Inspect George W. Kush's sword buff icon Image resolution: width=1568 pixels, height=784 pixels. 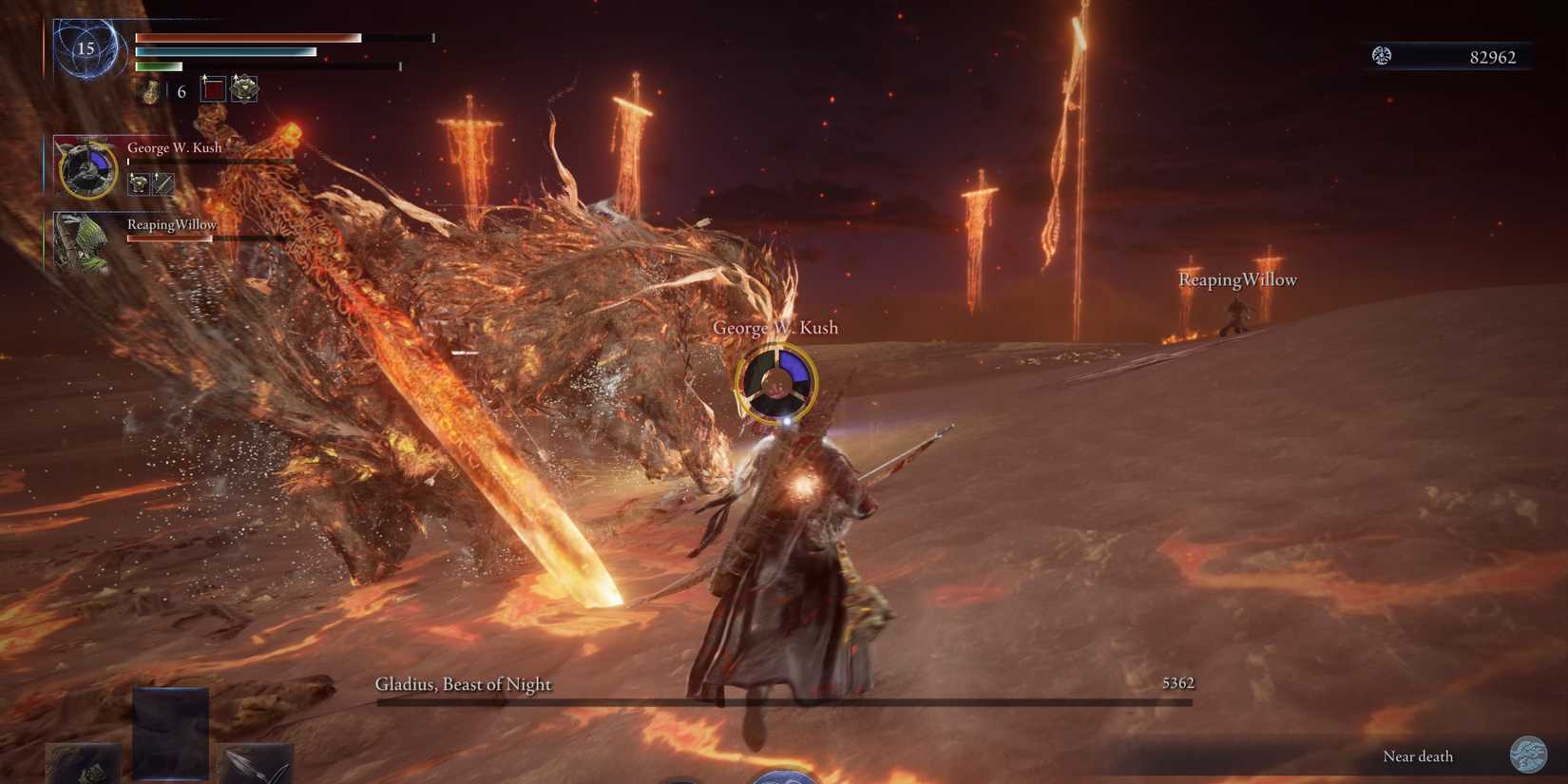164,183
